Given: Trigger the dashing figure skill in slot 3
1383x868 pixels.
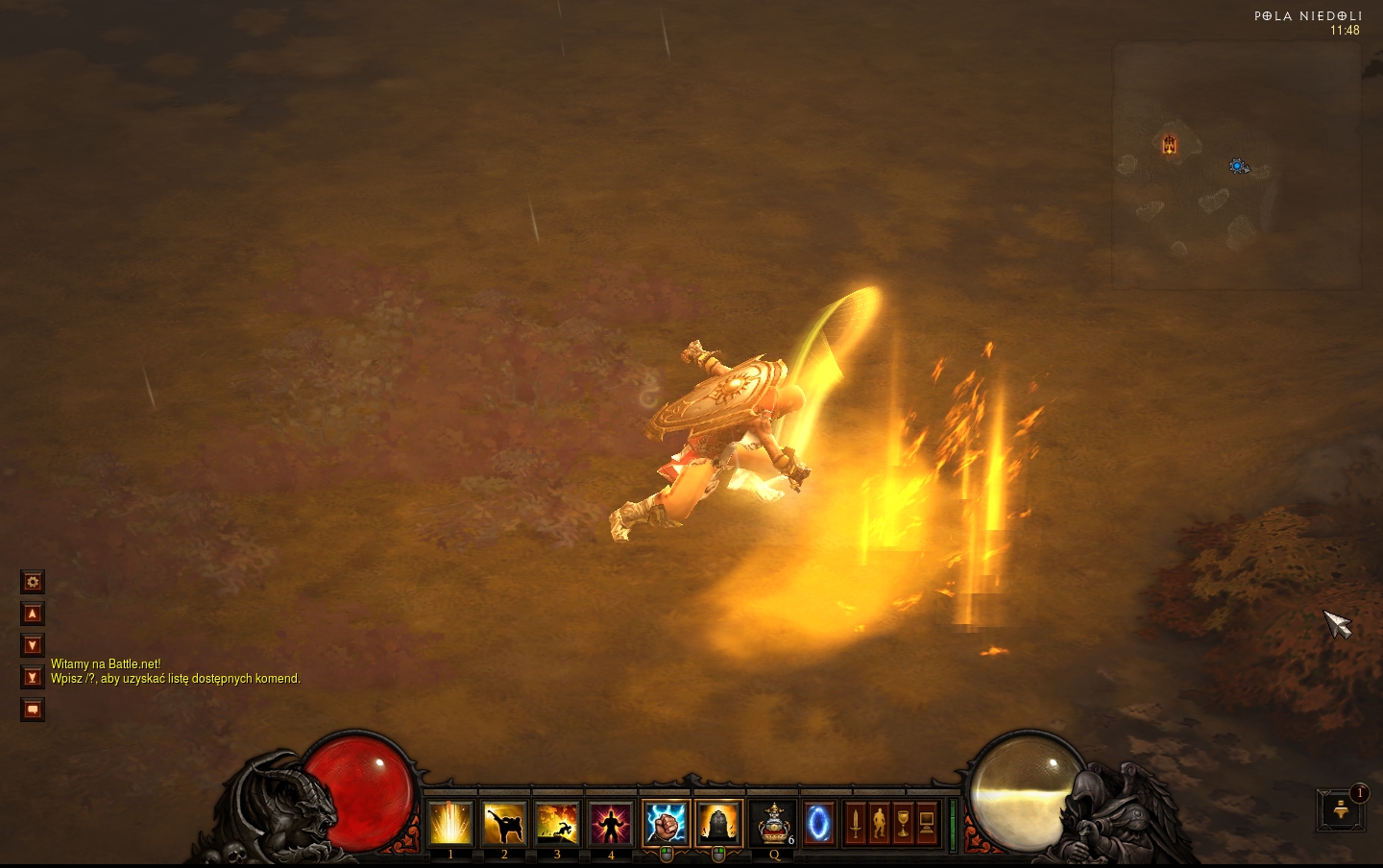Looking at the screenshot, I should click(557, 824).
